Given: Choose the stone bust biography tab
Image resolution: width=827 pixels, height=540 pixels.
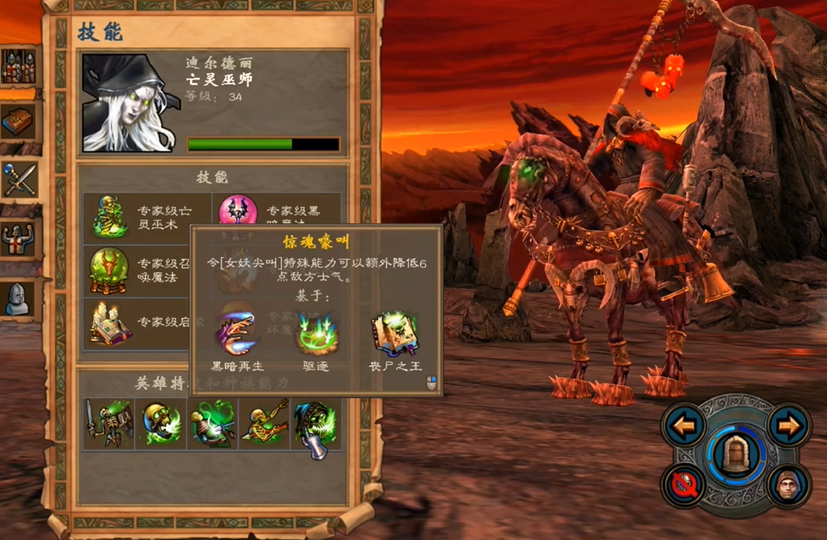Looking at the screenshot, I should click(x=18, y=297).
